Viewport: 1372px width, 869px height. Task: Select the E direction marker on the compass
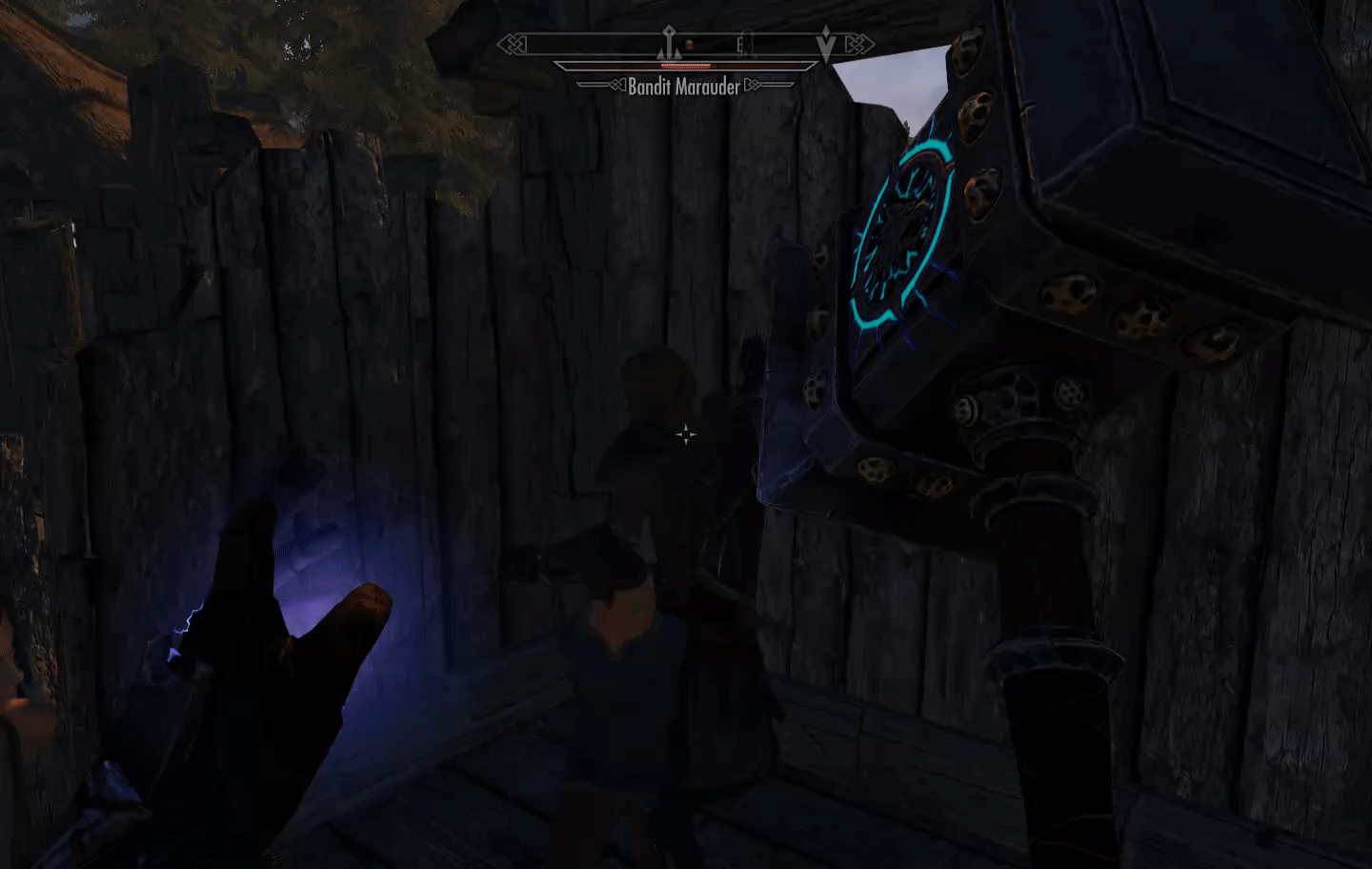740,43
